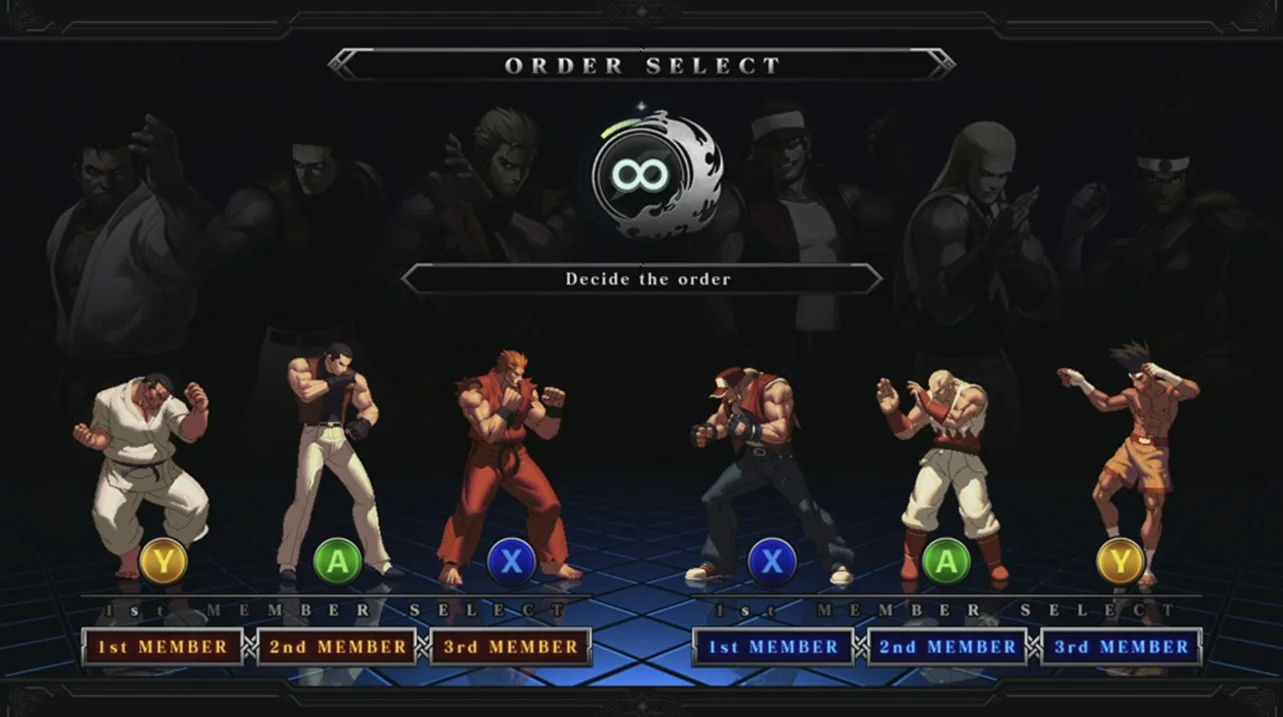Choose Ryo in the orange gi
This screenshot has width=1283, height=717.
click(x=507, y=460)
